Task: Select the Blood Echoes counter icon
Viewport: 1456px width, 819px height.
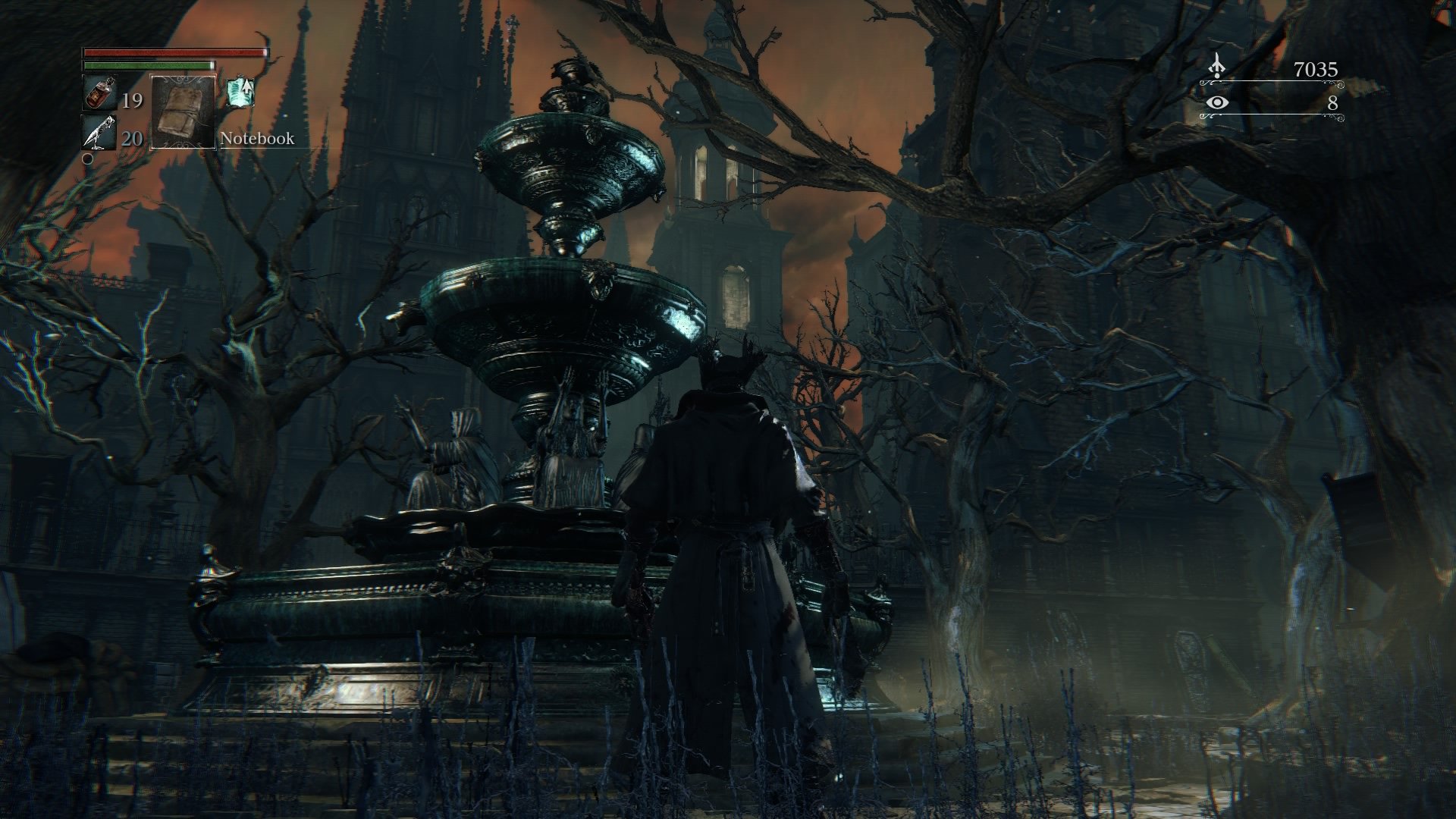Action: tap(1217, 66)
